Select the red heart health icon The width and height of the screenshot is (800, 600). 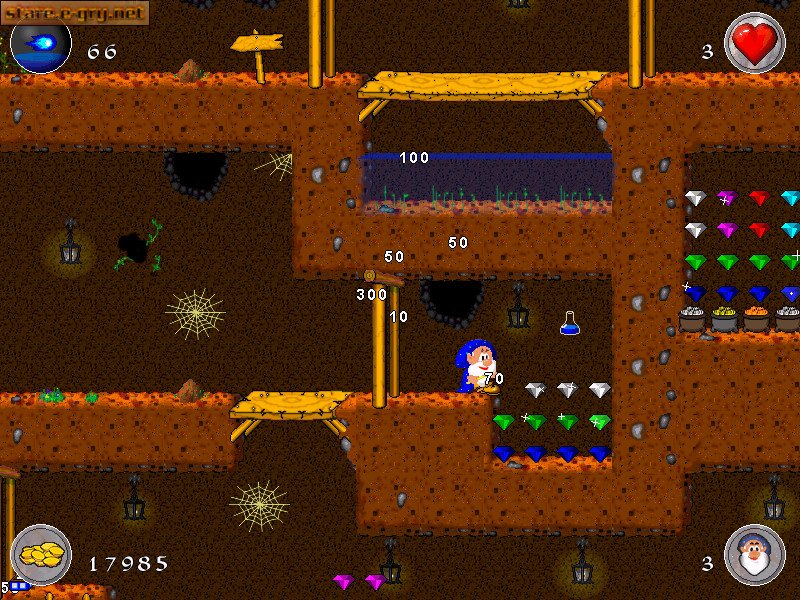tap(754, 43)
